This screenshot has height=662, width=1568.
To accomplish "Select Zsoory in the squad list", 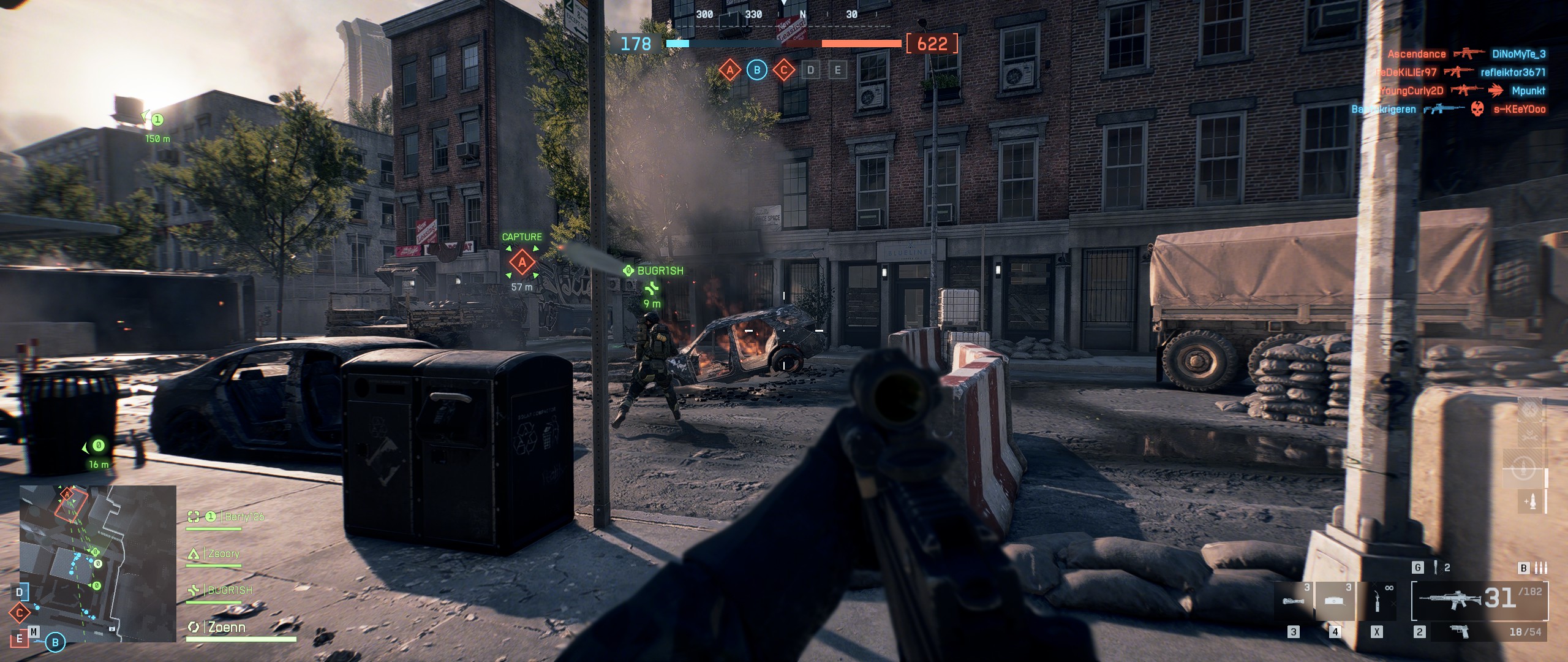I will coord(223,554).
